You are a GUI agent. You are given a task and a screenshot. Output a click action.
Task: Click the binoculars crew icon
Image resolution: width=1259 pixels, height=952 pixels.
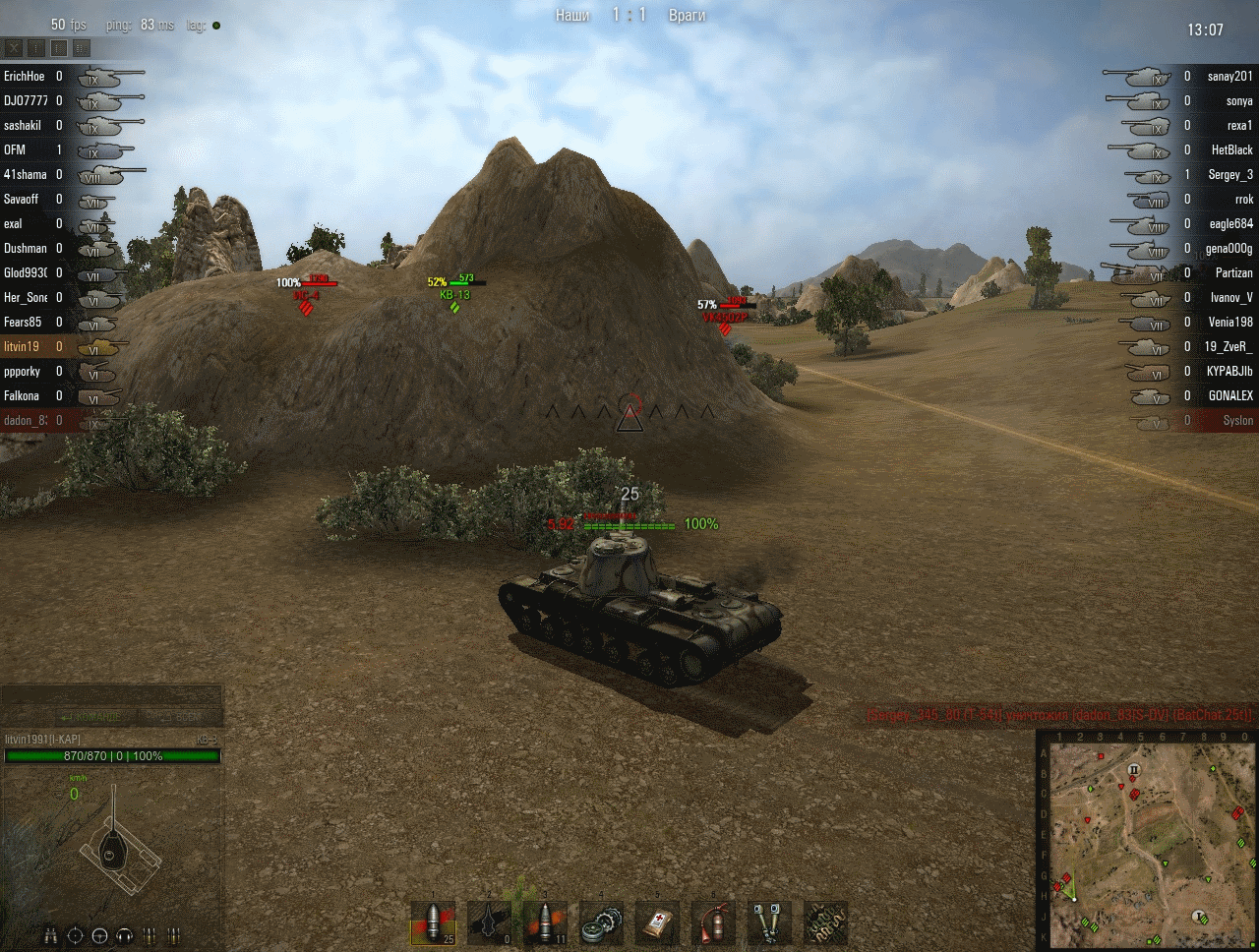52,935
